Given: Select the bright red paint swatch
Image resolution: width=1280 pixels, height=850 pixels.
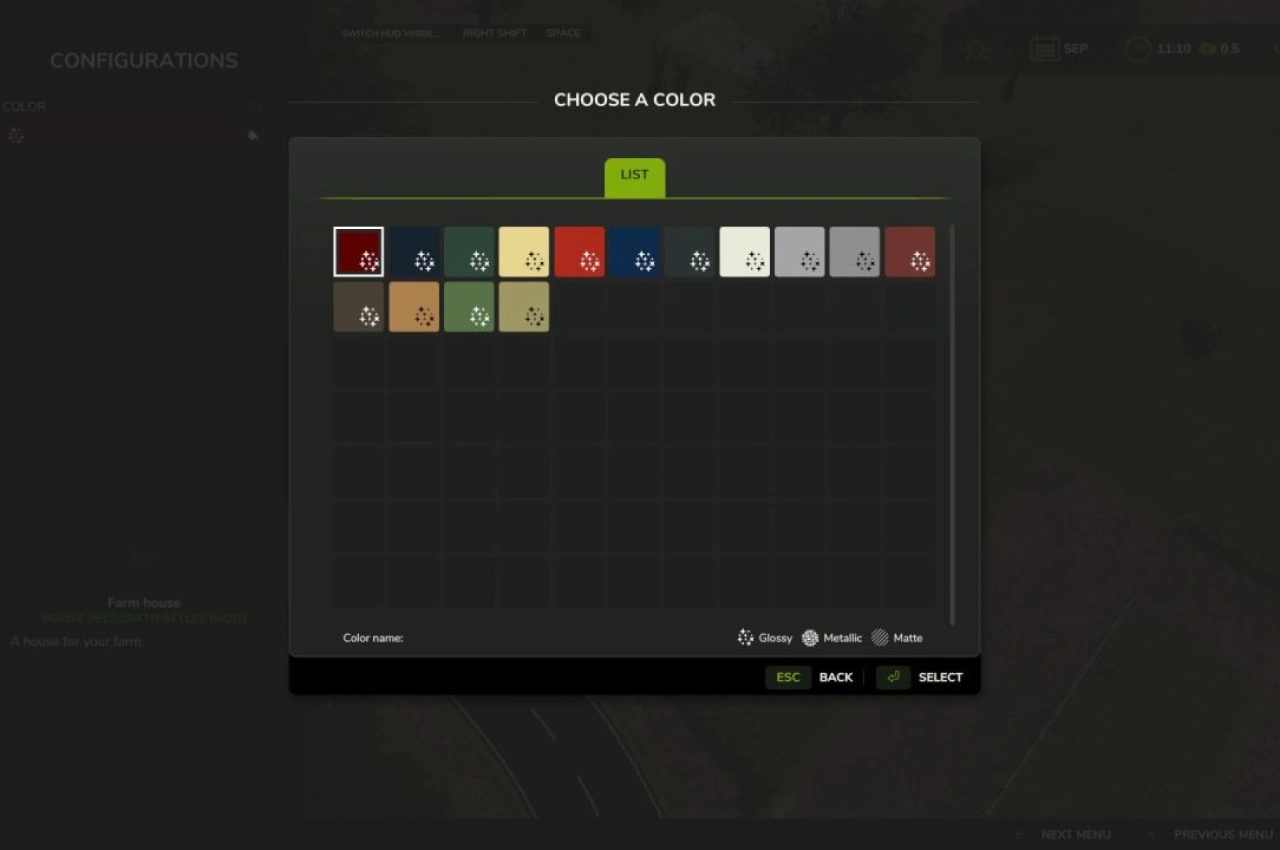Looking at the screenshot, I should 579,251.
